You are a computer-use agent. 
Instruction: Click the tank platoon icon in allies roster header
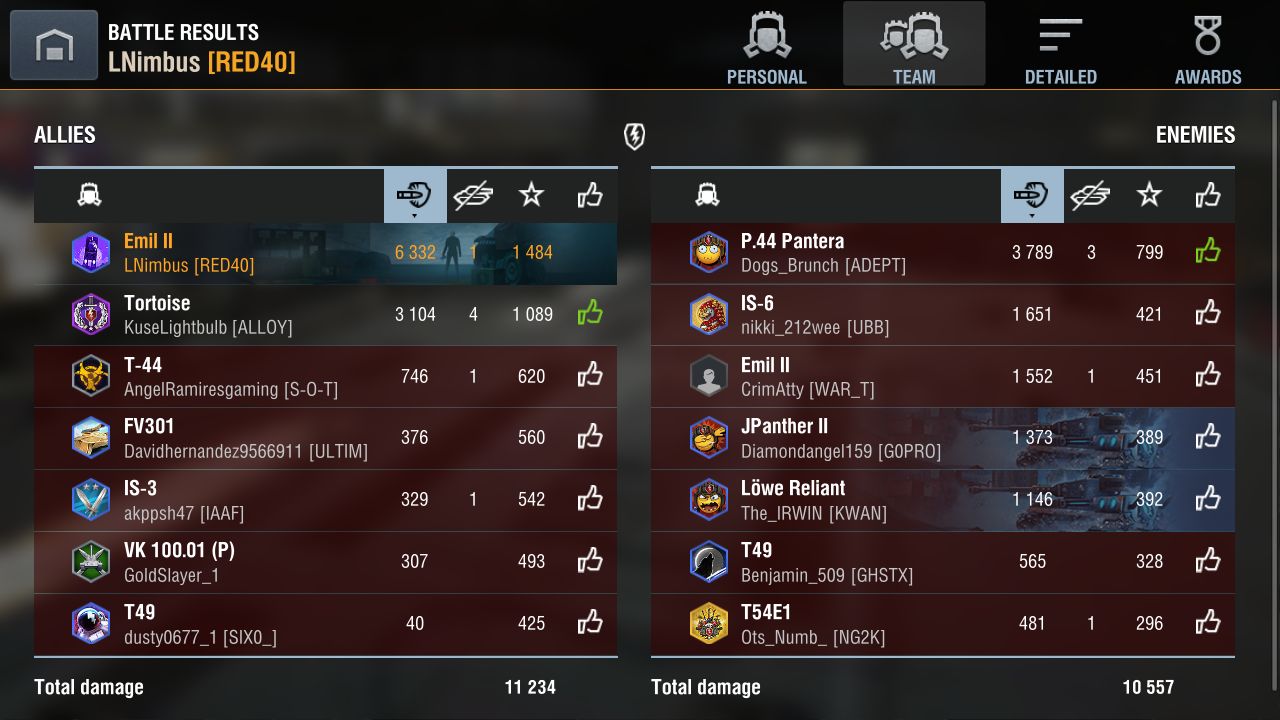pos(90,194)
